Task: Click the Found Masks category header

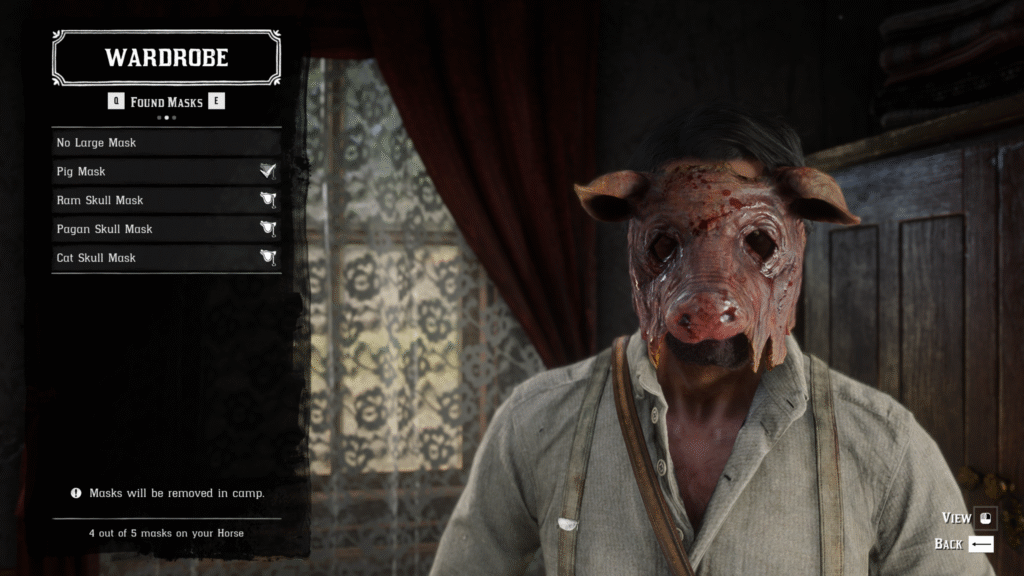Action: [x=166, y=102]
